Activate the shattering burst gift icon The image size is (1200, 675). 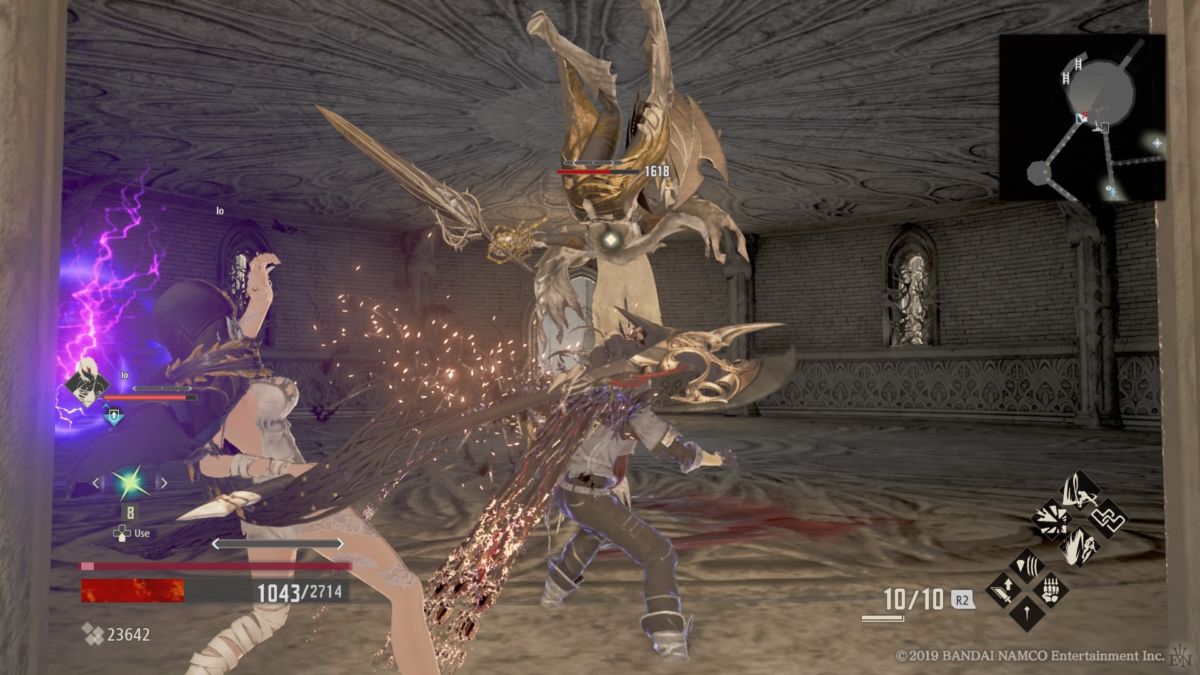tap(1052, 518)
